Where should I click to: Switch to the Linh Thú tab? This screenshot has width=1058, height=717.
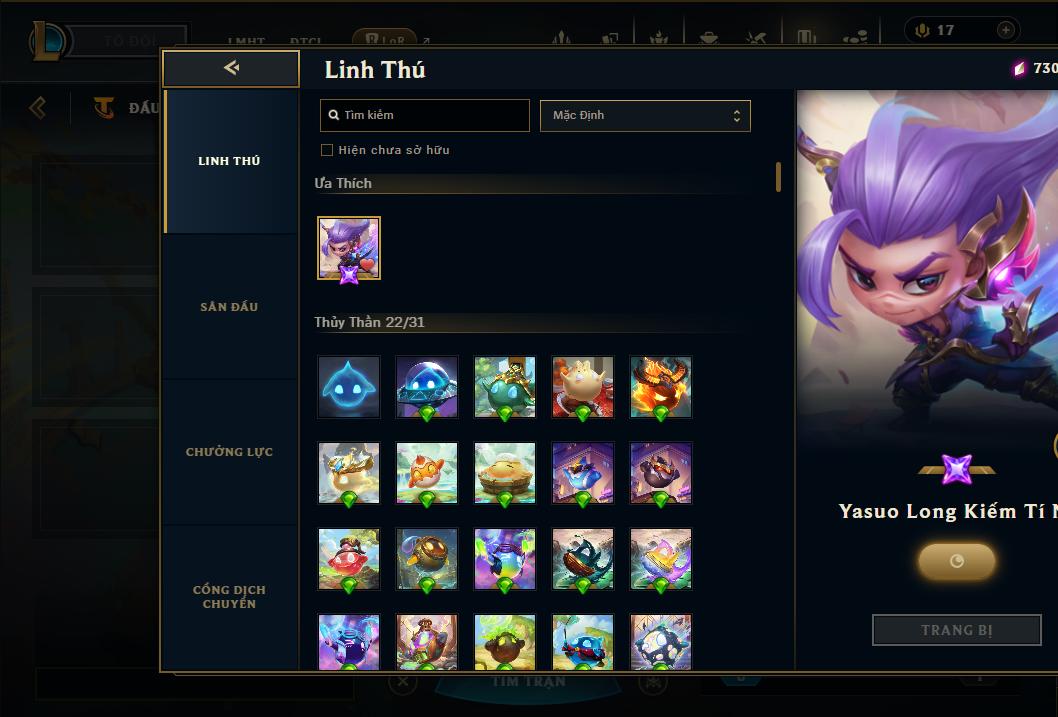pyautogui.click(x=229, y=161)
